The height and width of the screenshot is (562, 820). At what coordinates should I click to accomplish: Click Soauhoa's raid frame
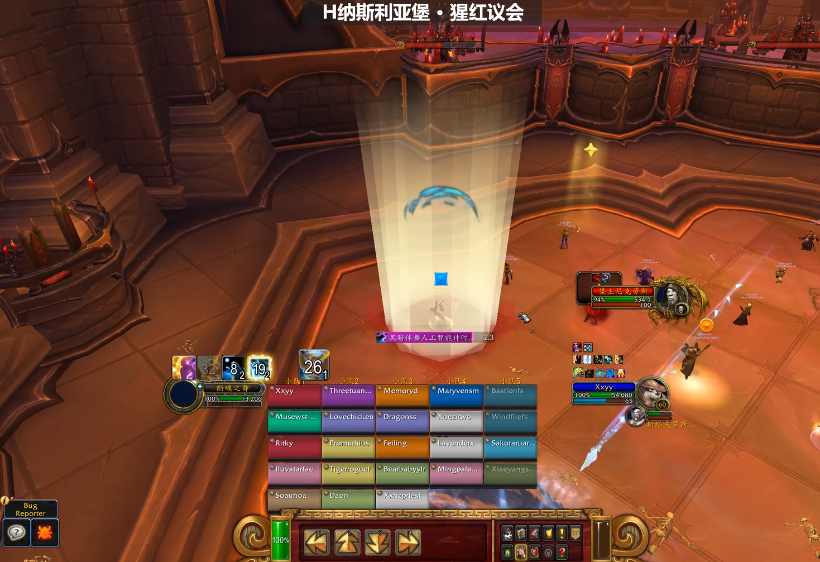294,498
